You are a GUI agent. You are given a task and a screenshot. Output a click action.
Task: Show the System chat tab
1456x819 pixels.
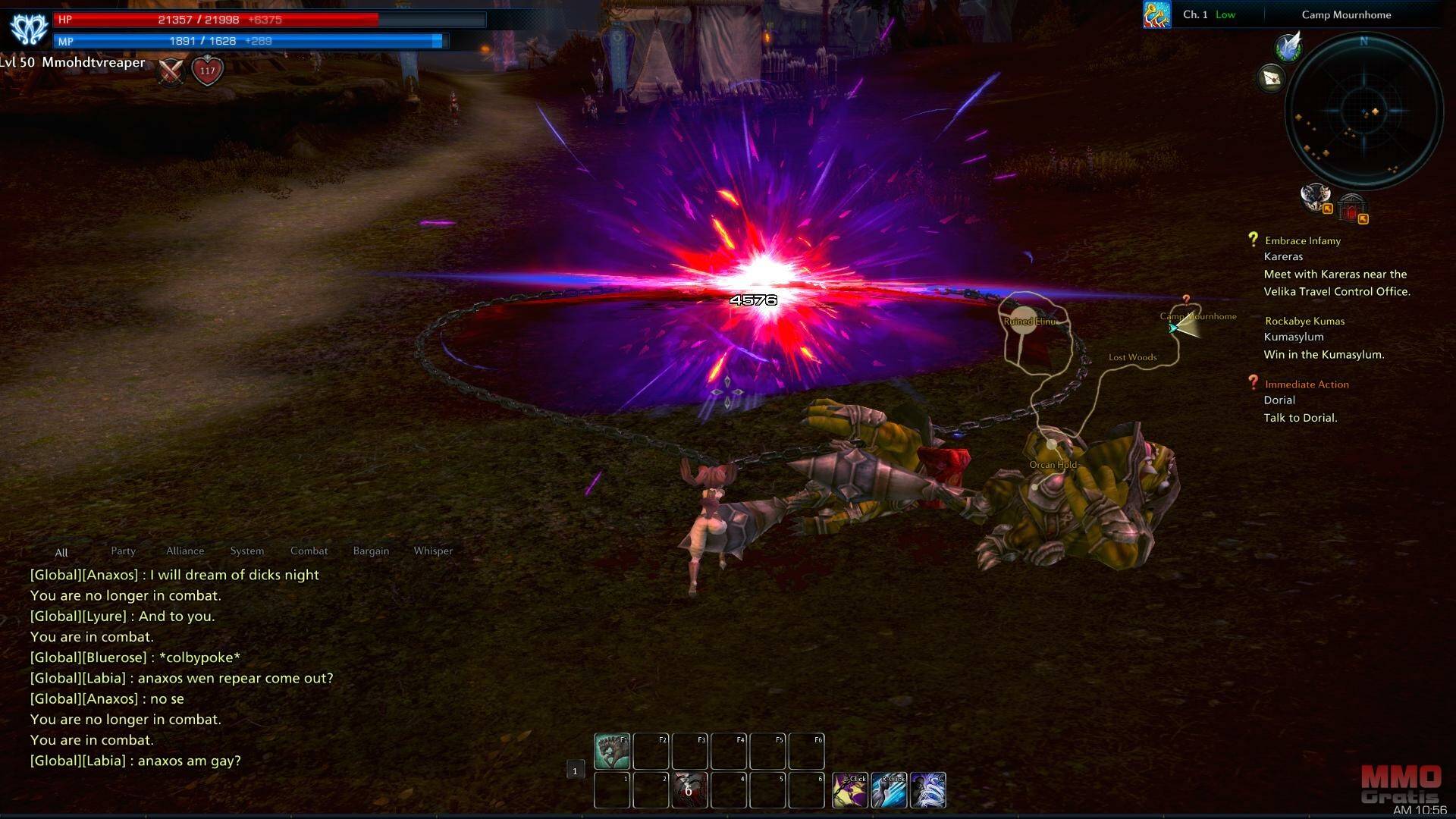pos(247,551)
